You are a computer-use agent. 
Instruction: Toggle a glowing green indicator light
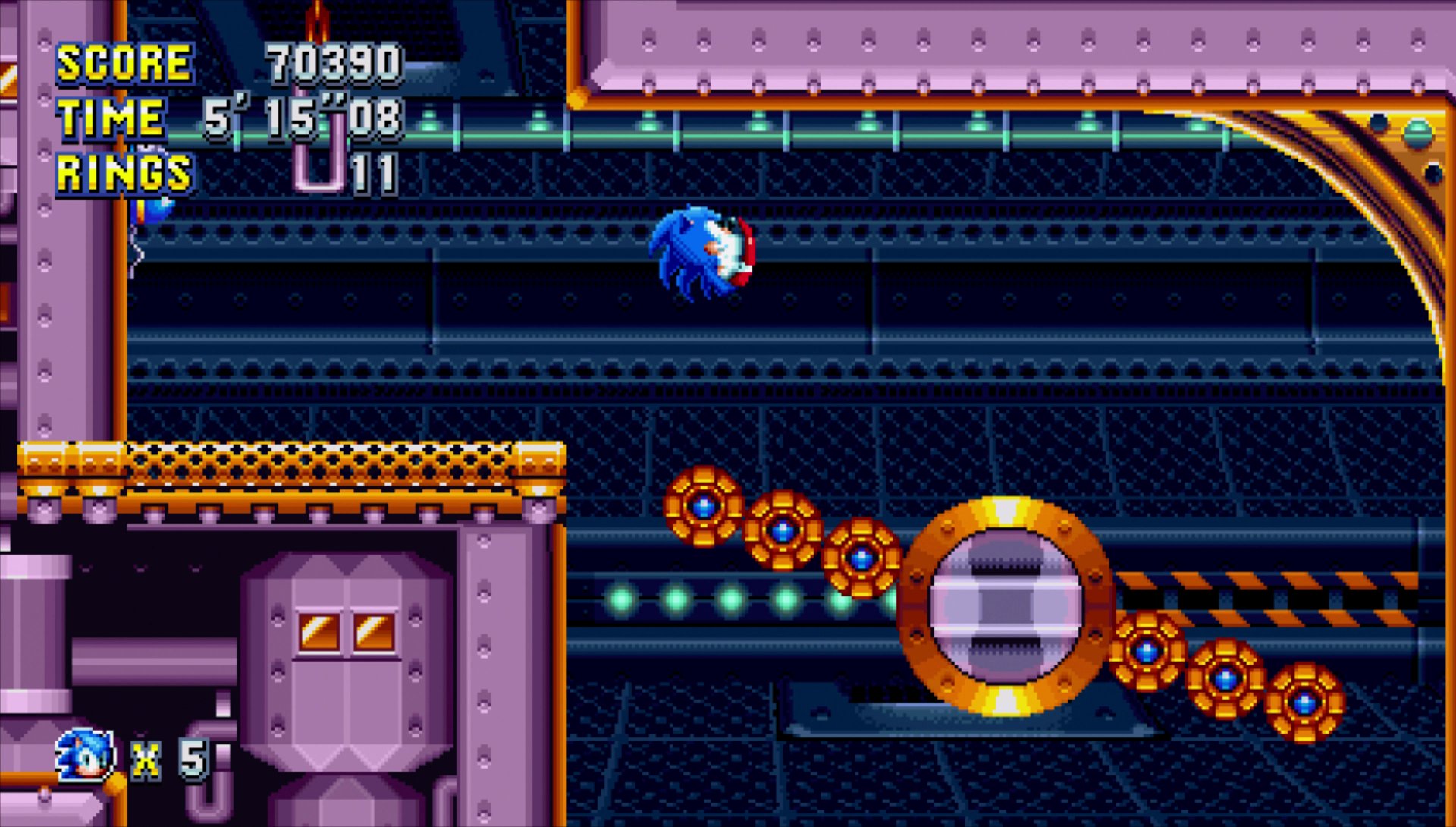tap(730, 599)
